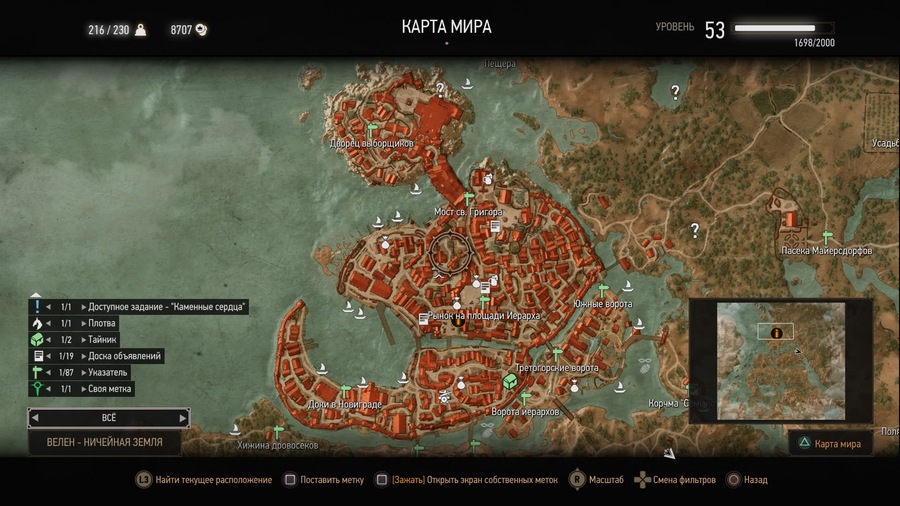Select the "Каменные сердца" available quest legend entry
The height and width of the screenshot is (506, 900).
[x=140, y=307]
